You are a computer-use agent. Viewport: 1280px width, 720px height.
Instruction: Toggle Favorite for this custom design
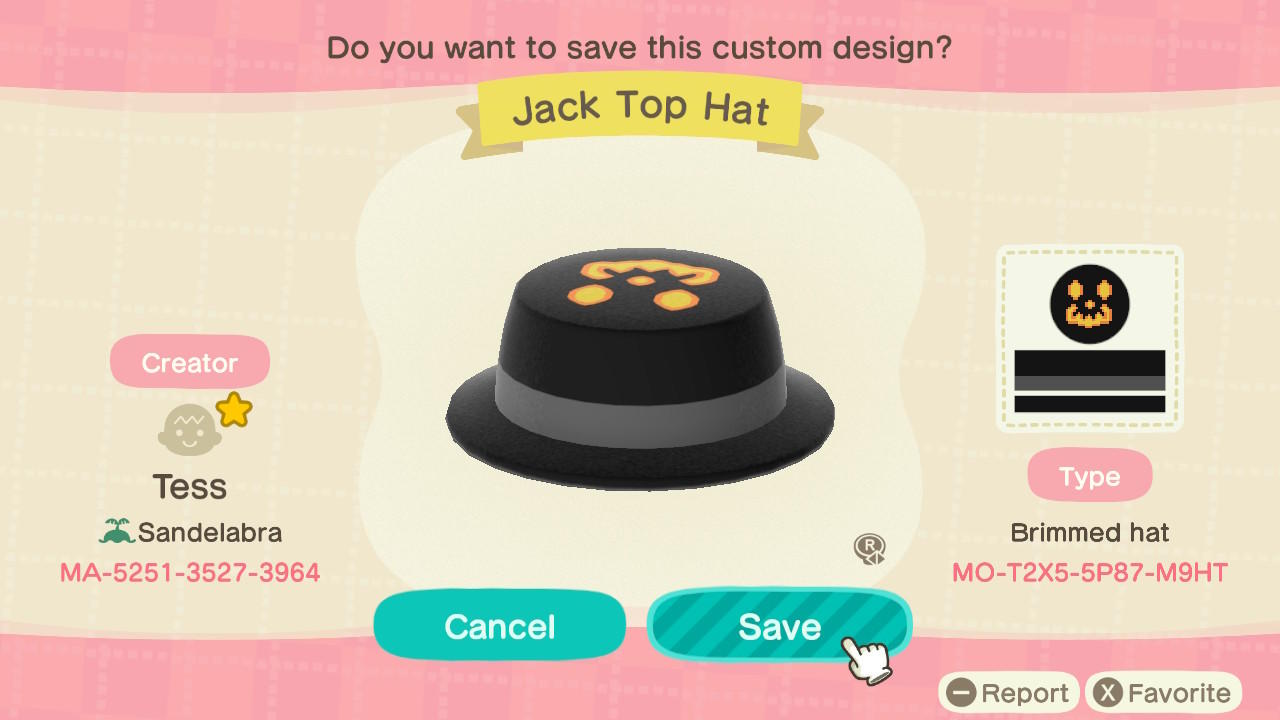click(1160, 692)
